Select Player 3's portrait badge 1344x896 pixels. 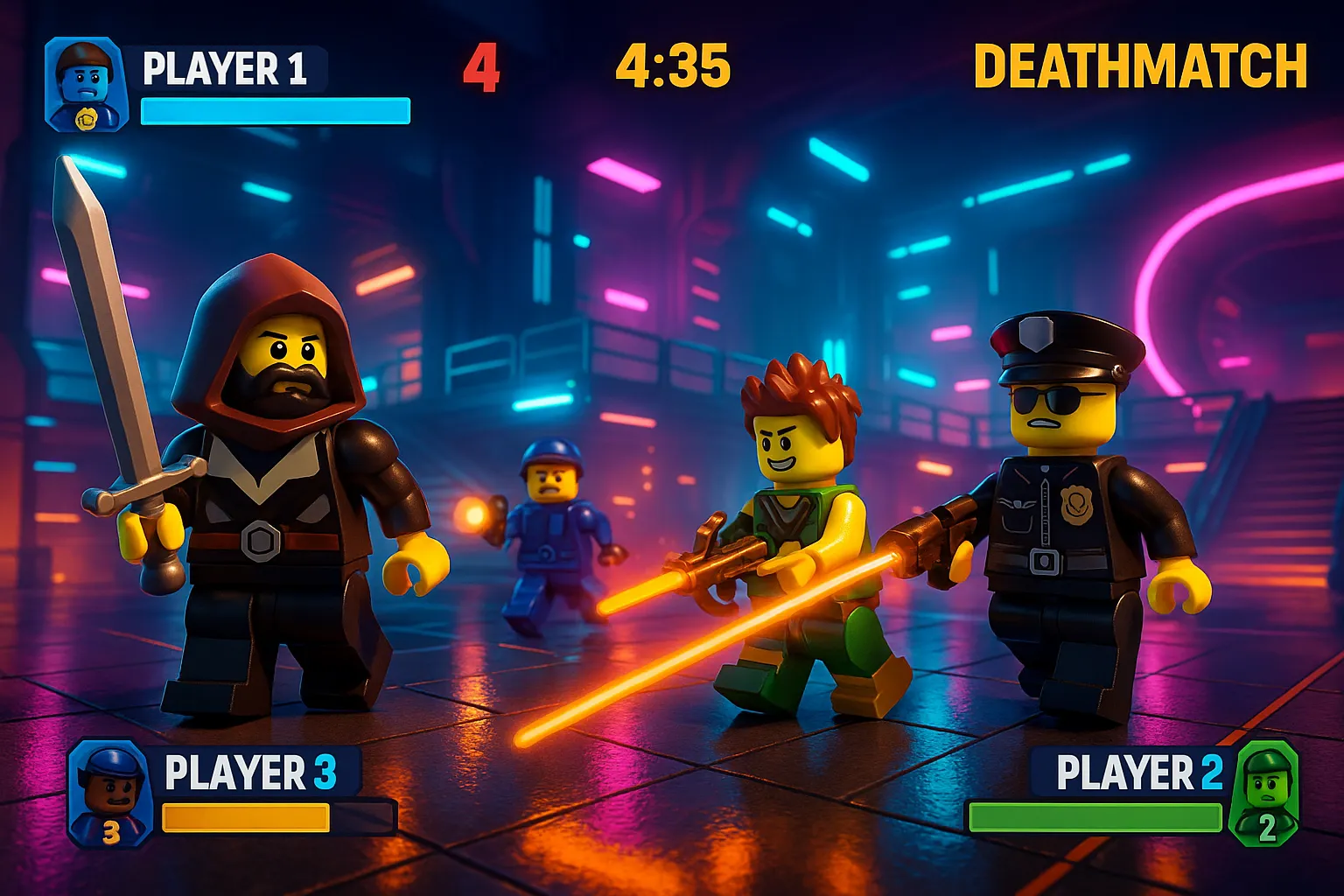(x=110, y=794)
